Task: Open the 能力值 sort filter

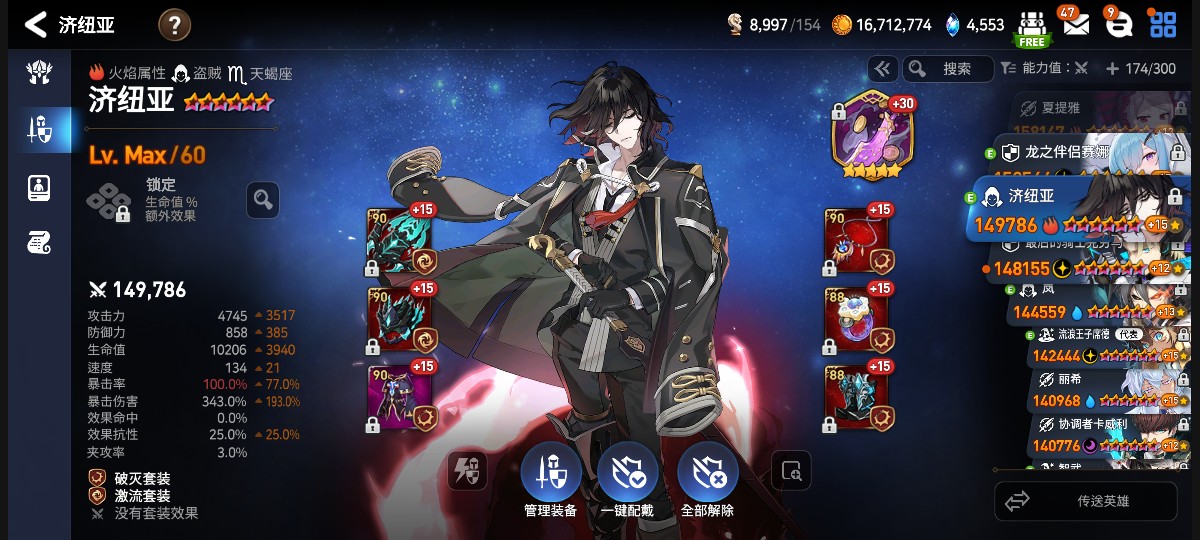Action: click(x=1042, y=69)
